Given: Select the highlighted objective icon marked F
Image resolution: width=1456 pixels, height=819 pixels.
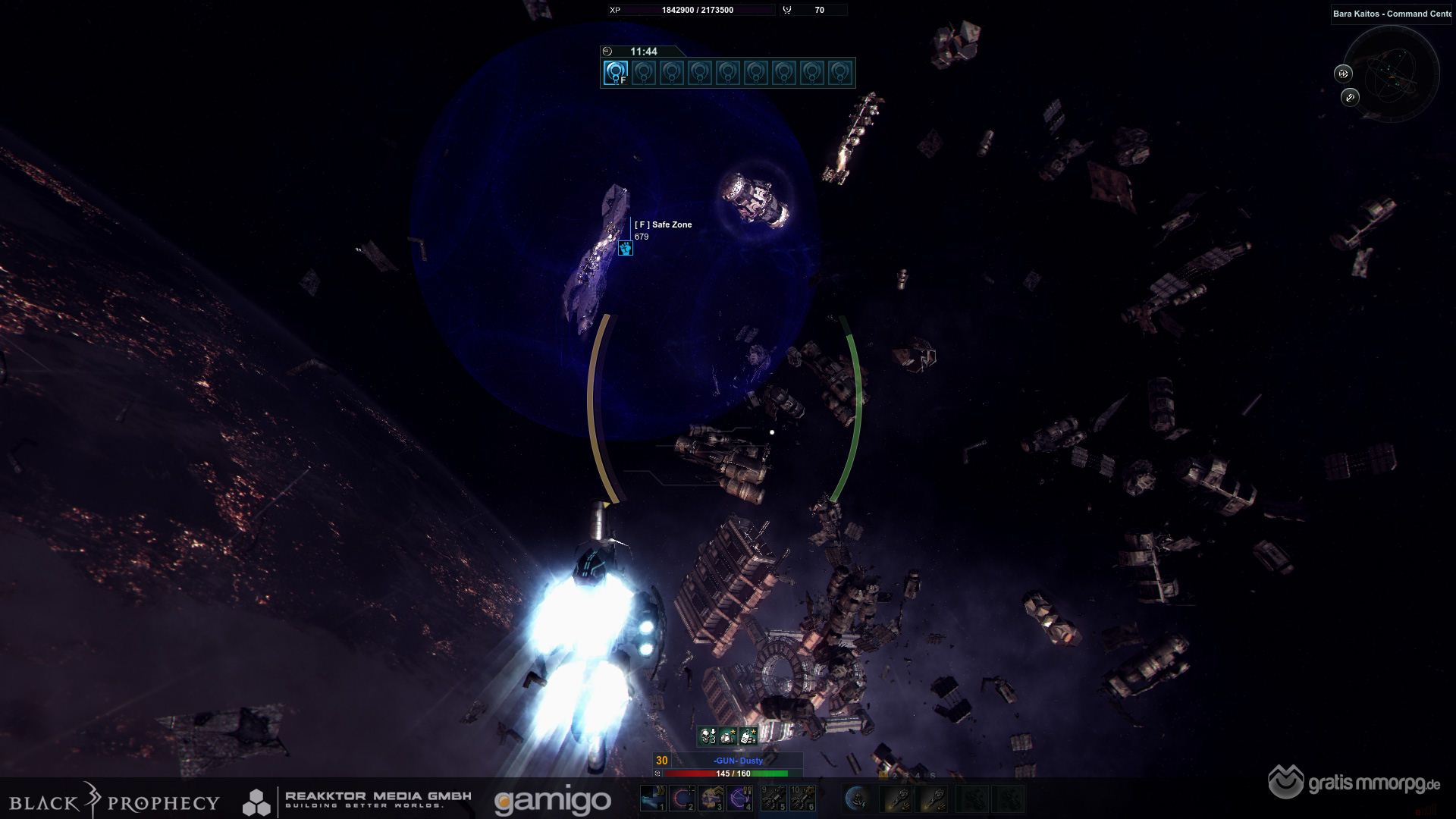Looking at the screenshot, I should click(x=615, y=73).
